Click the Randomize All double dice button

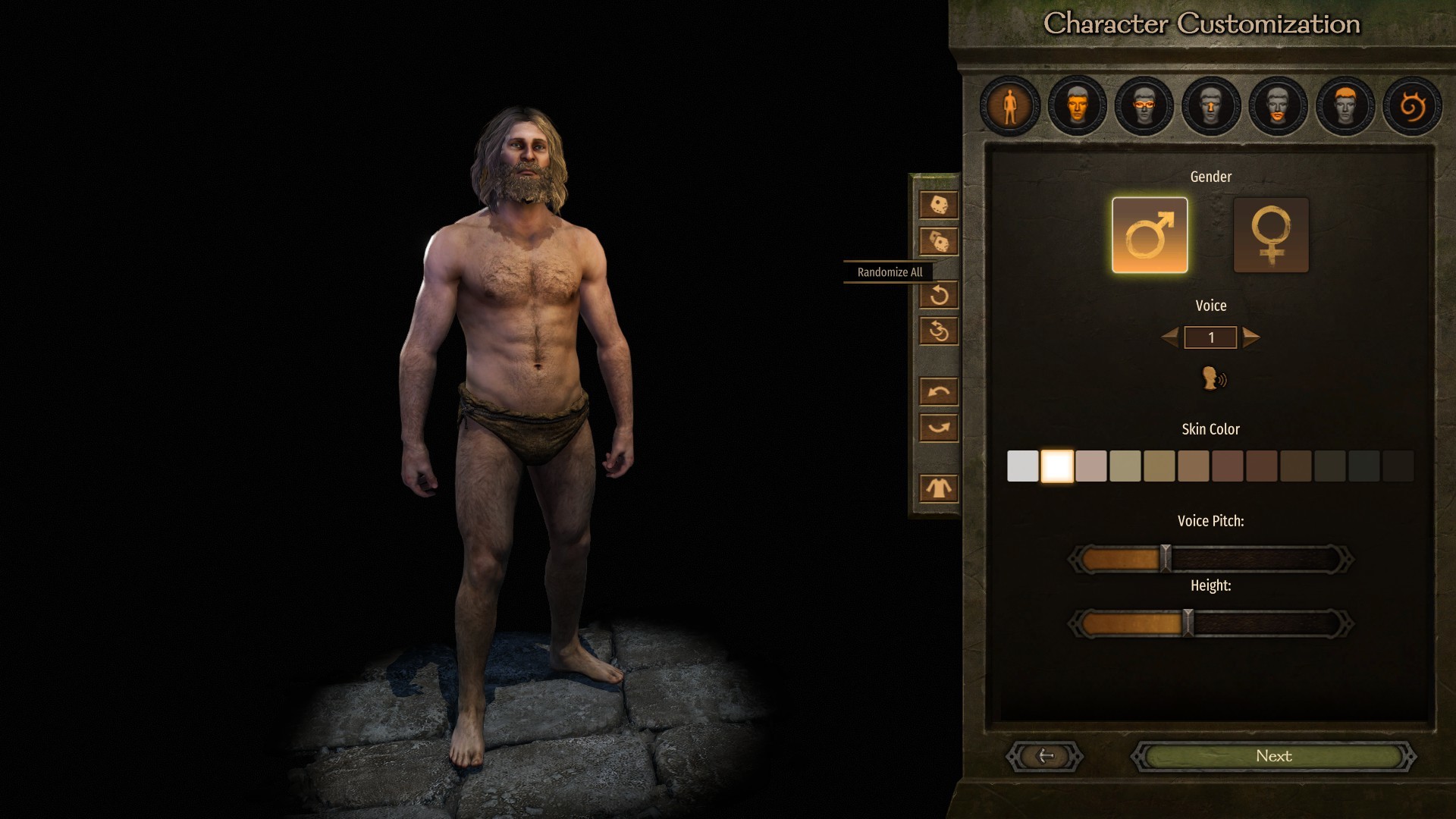[x=939, y=242]
